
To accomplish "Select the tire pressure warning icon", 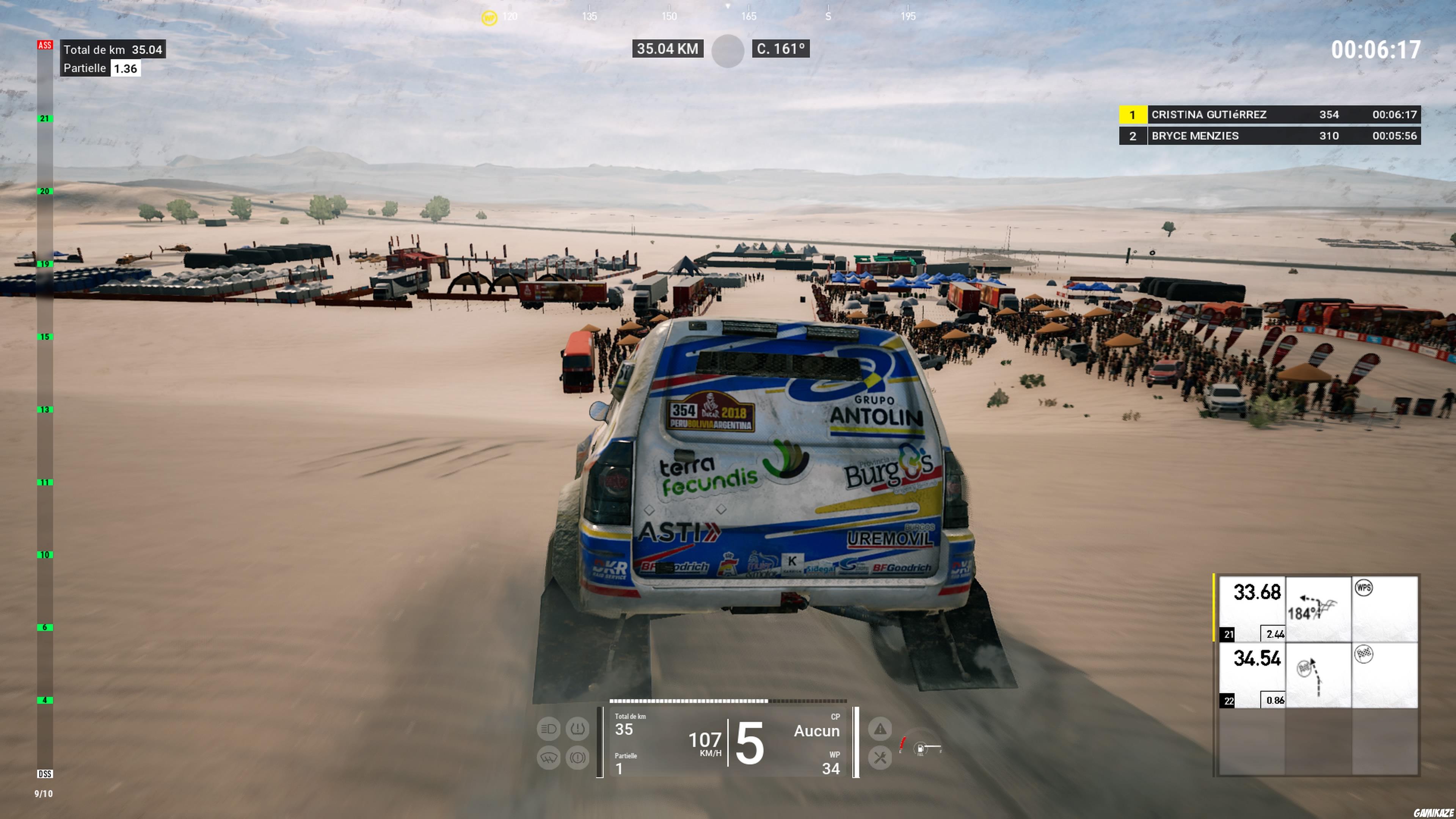I will coord(577,729).
